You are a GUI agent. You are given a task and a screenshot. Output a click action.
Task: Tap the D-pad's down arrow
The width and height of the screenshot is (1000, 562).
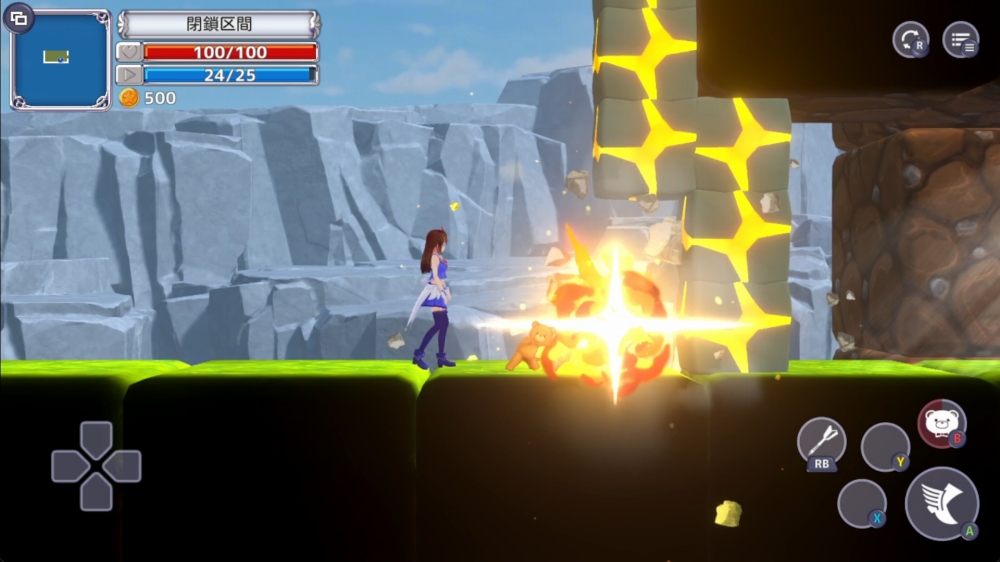96,493
